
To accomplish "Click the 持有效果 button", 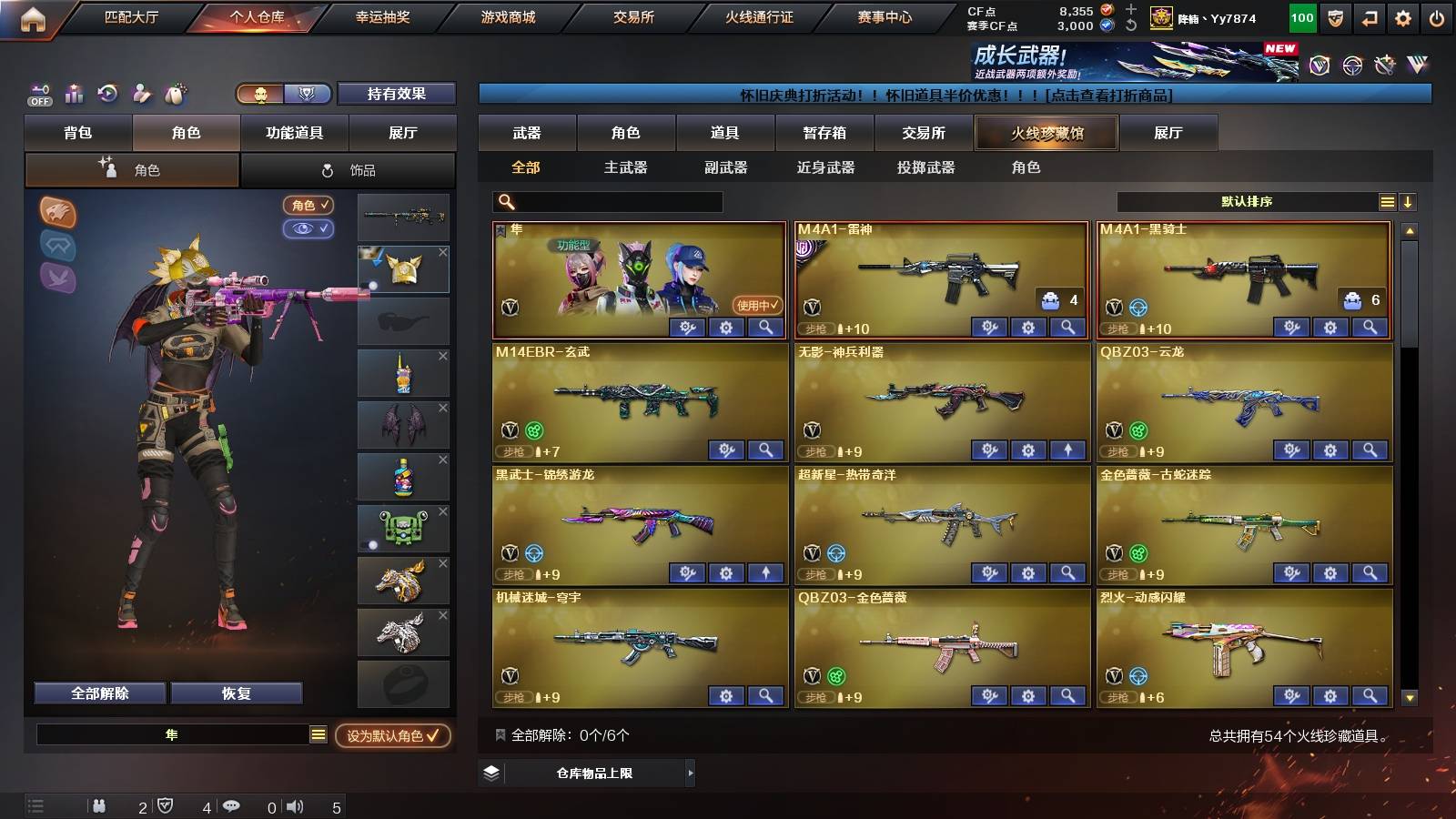I will tap(397, 94).
